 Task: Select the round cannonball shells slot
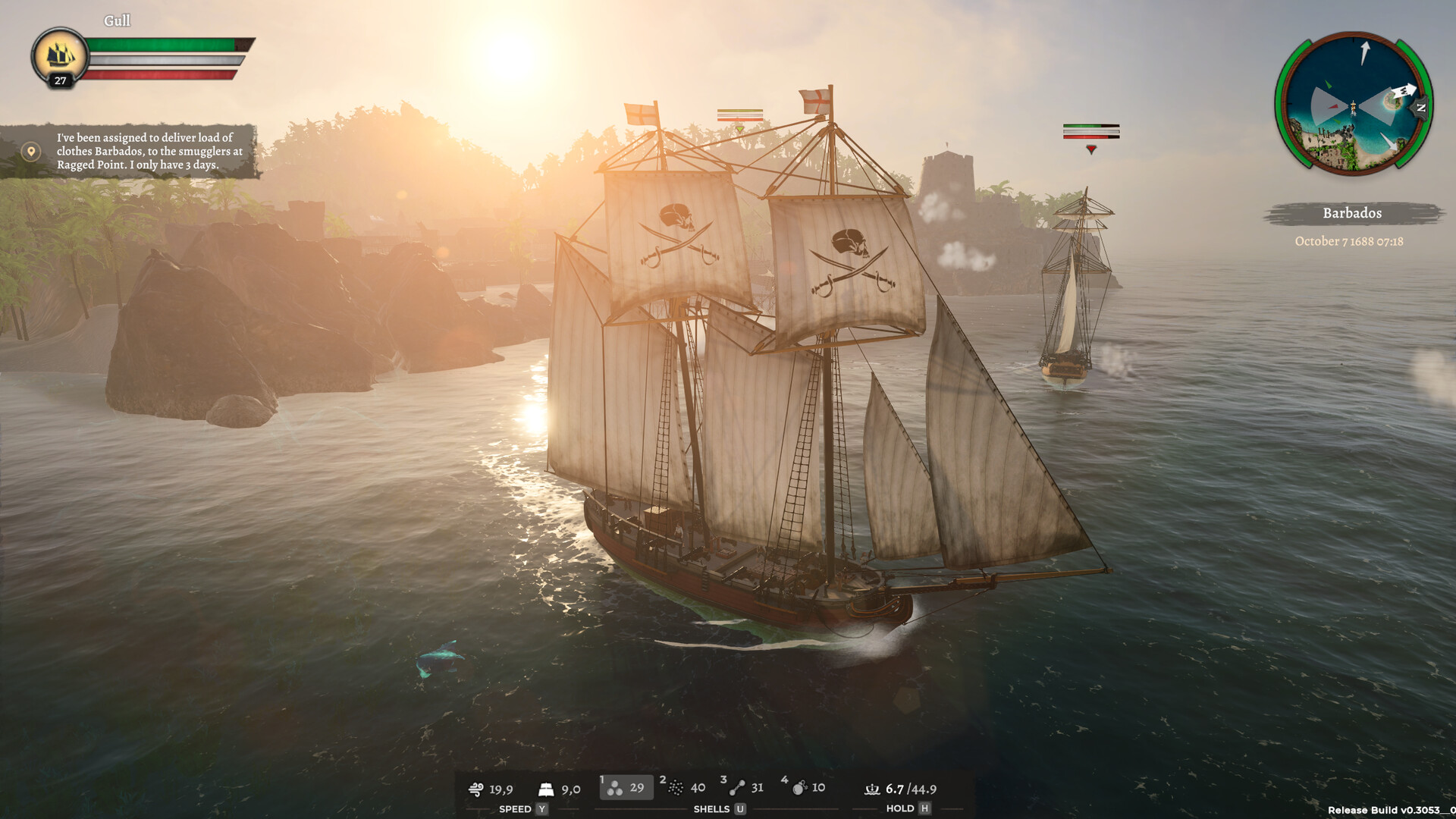(626, 788)
